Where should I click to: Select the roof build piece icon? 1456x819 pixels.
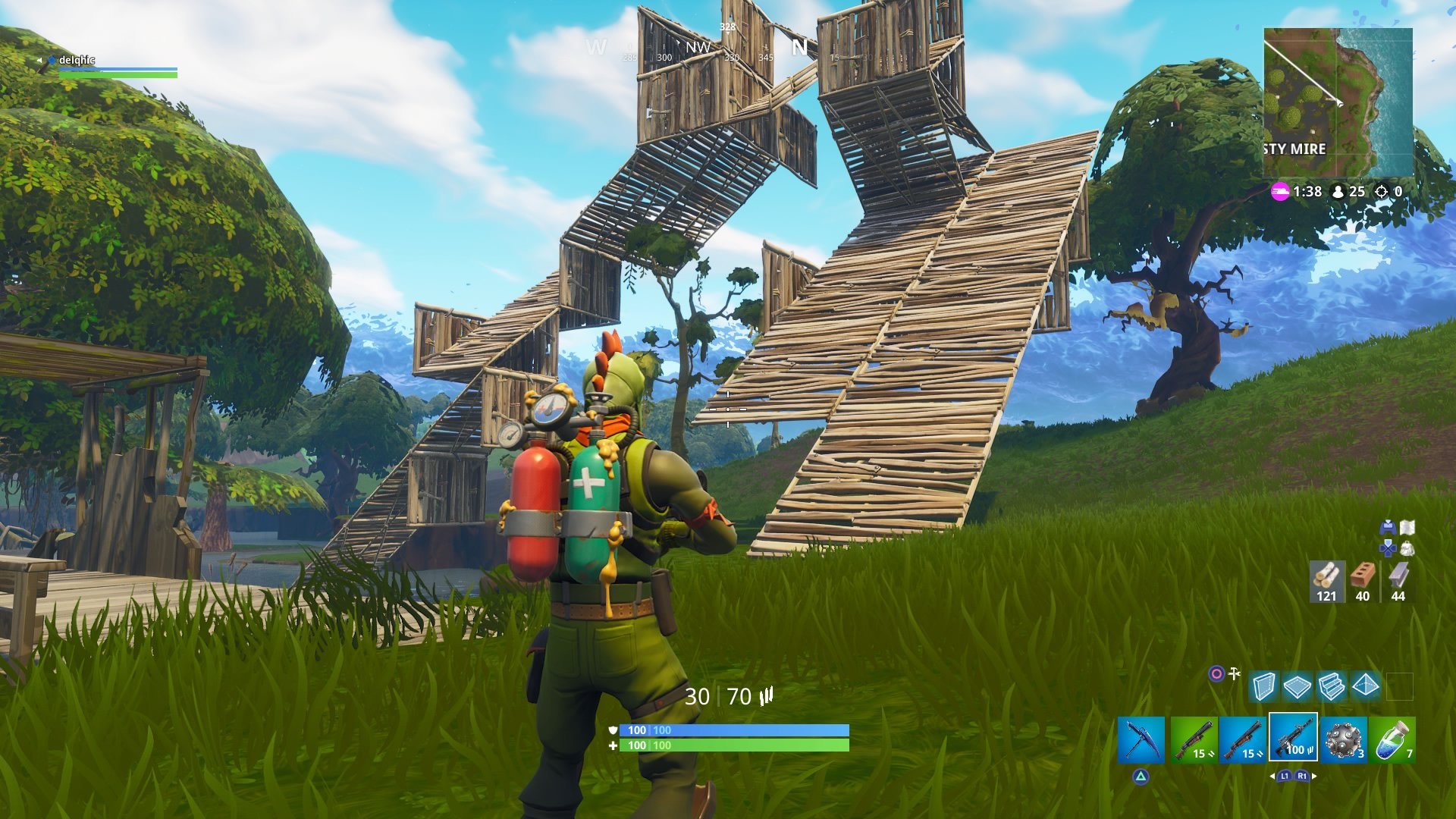click(1364, 686)
